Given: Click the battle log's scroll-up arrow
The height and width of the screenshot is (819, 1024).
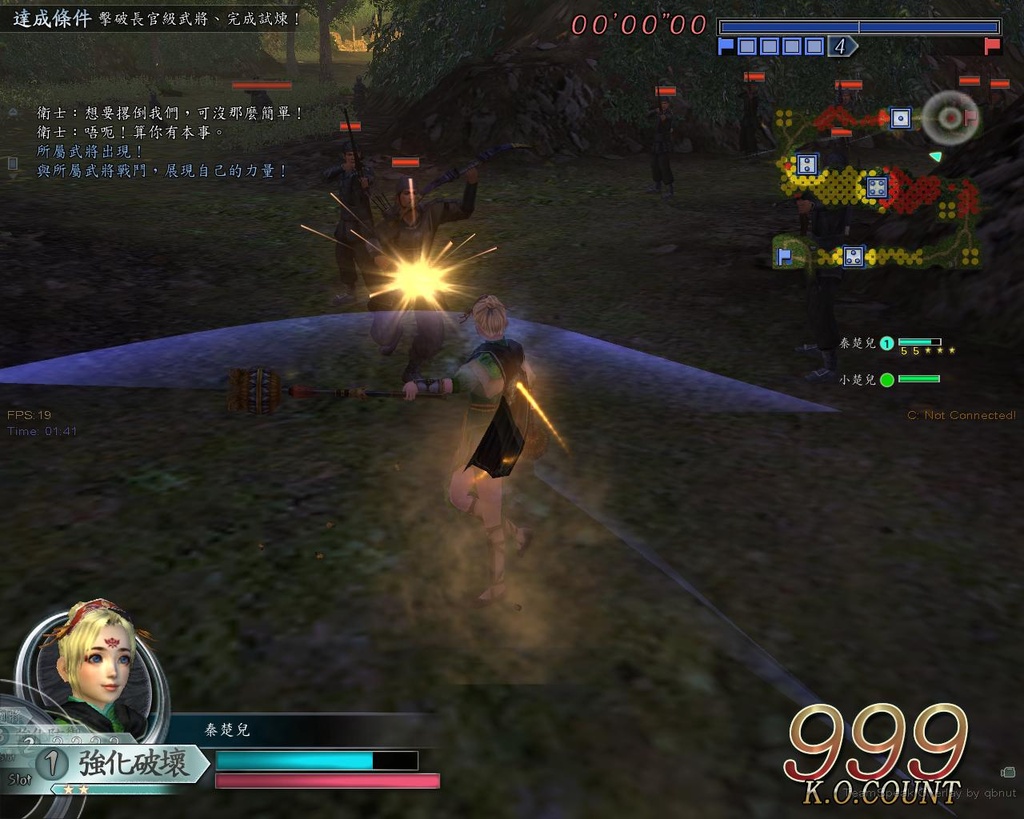Looking at the screenshot, I should 12,112.
